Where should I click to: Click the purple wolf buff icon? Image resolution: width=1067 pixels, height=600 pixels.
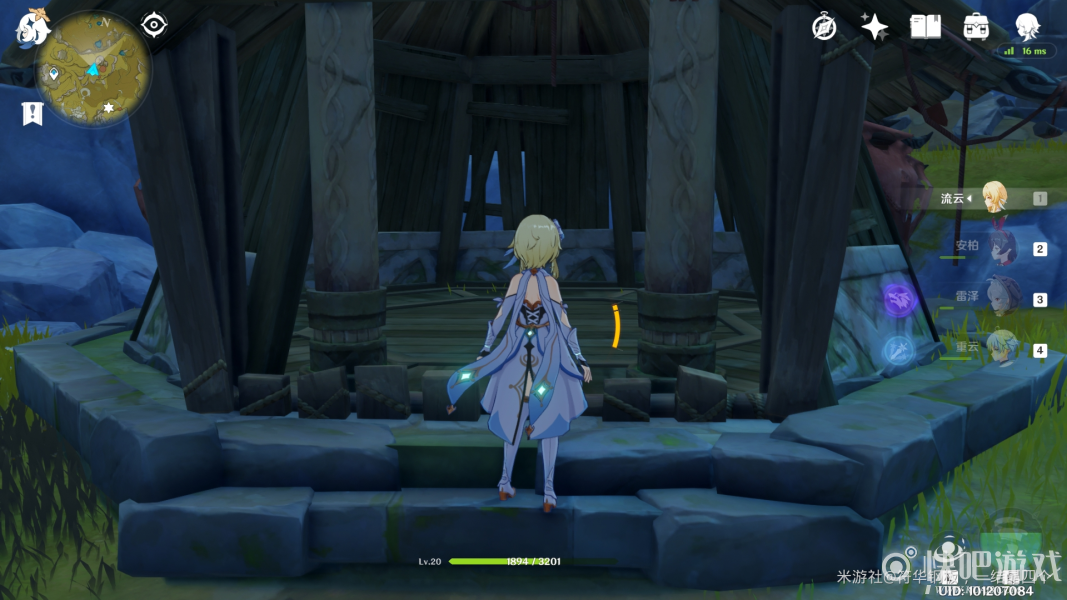coord(898,297)
